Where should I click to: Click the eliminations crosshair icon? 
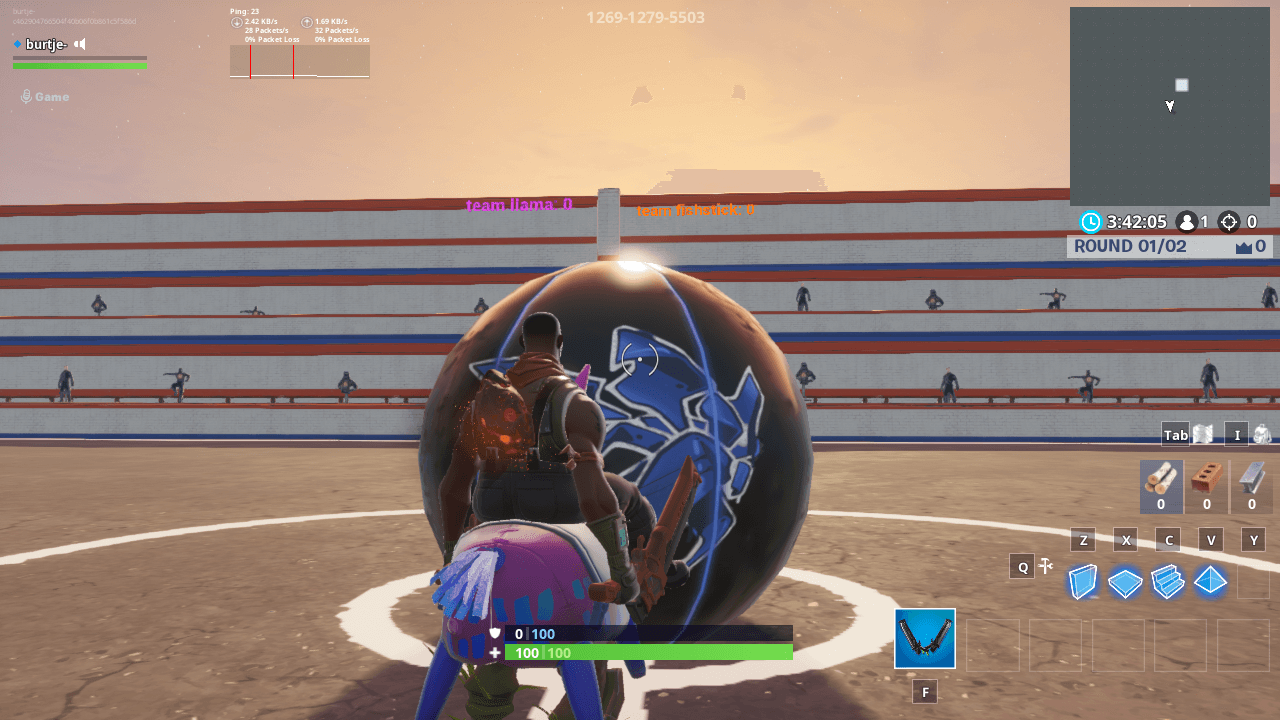1228,222
